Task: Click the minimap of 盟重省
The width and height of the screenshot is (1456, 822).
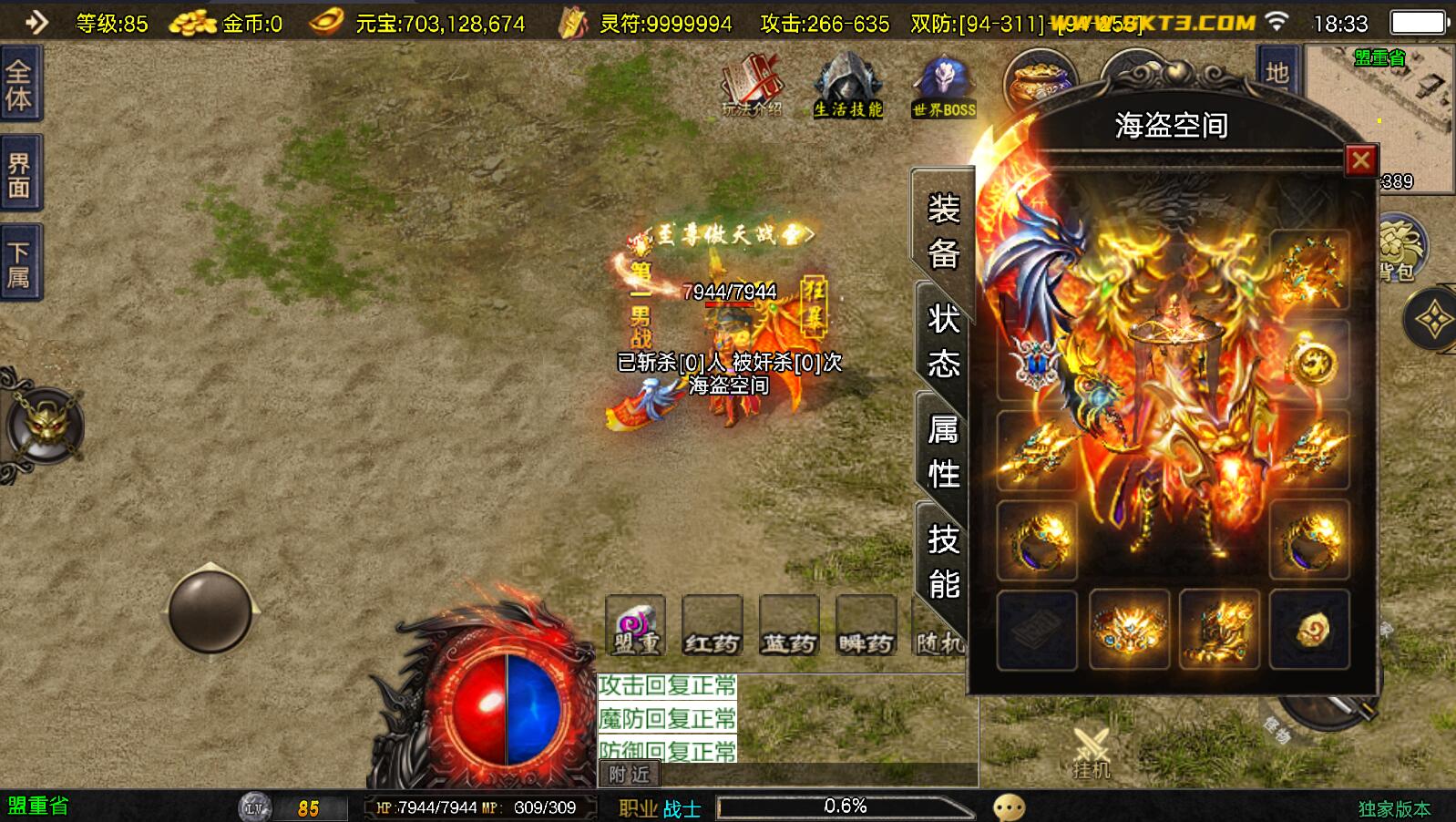Action: [1379, 117]
